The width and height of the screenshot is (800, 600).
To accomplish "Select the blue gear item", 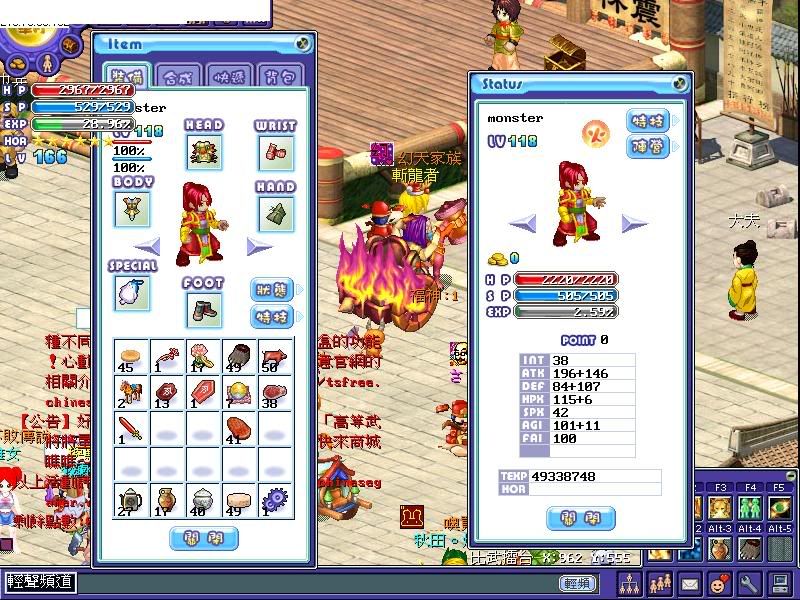I will (x=273, y=499).
